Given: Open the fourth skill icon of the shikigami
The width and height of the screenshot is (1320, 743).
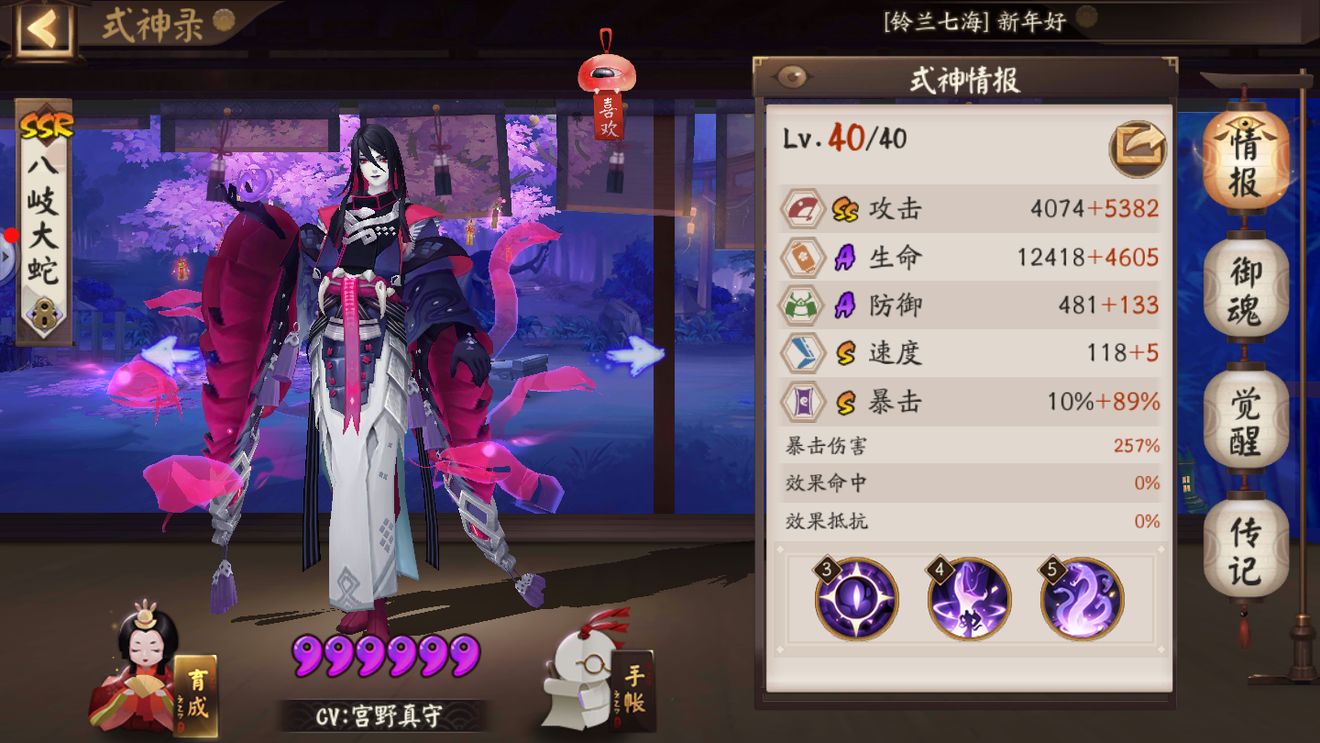Looking at the screenshot, I should (967, 600).
